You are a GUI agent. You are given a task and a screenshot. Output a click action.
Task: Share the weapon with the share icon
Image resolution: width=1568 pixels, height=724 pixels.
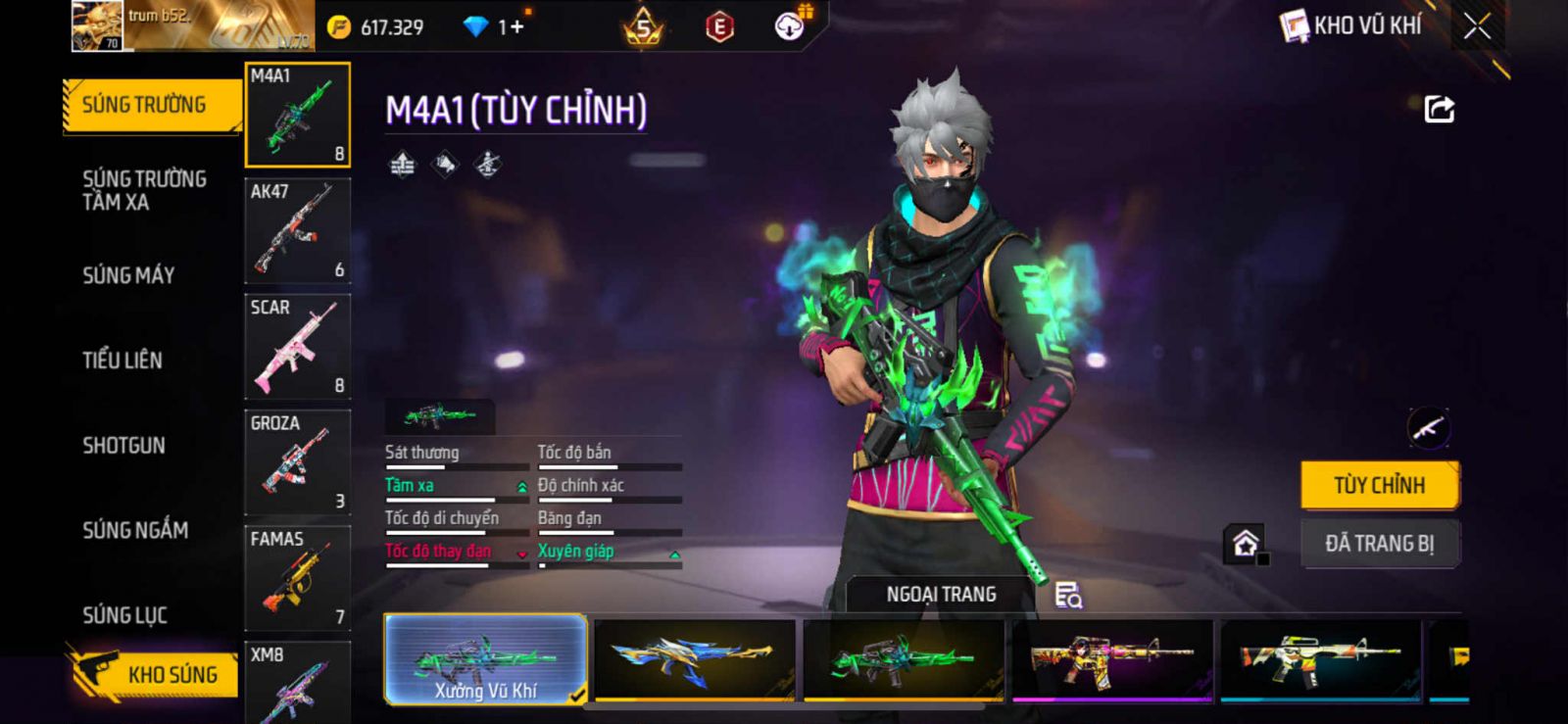[1439, 109]
